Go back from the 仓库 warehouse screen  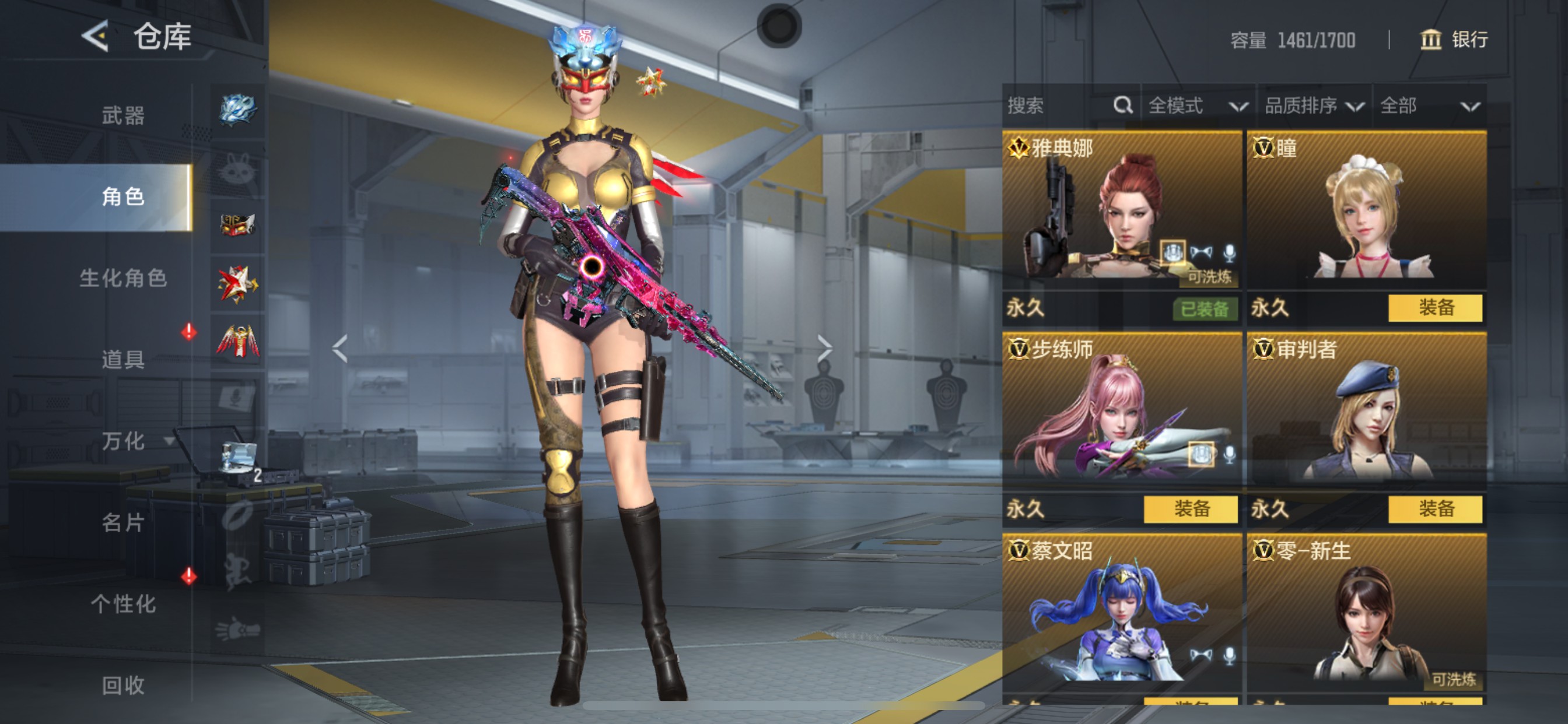click(96, 36)
